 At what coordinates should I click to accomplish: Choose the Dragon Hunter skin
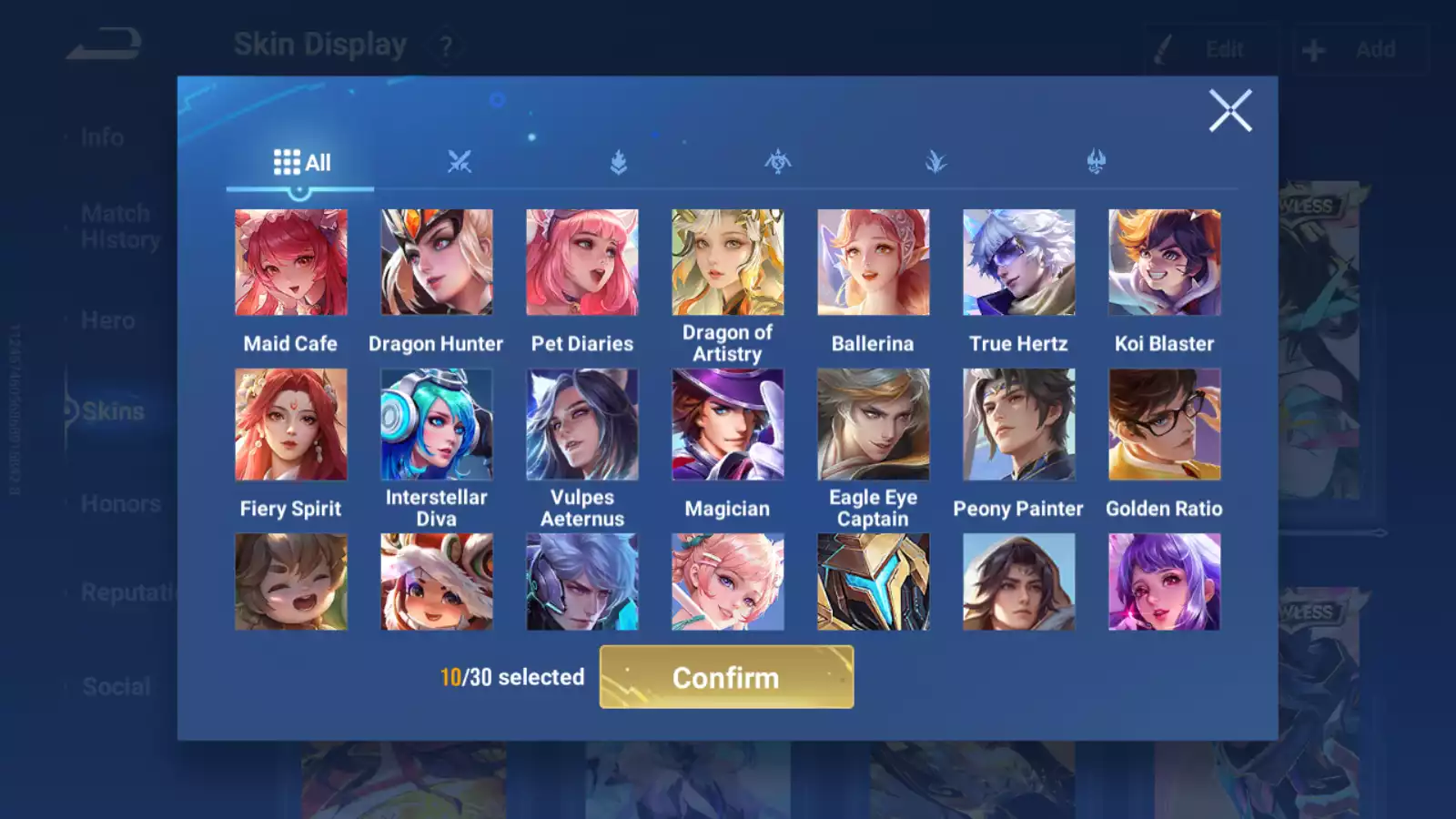click(437, 262)
